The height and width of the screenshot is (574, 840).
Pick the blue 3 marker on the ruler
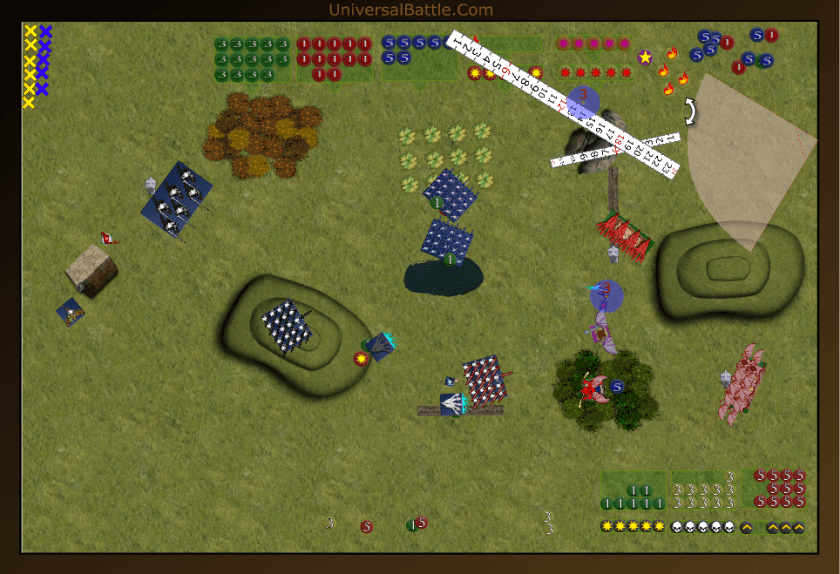coord(583,100)
